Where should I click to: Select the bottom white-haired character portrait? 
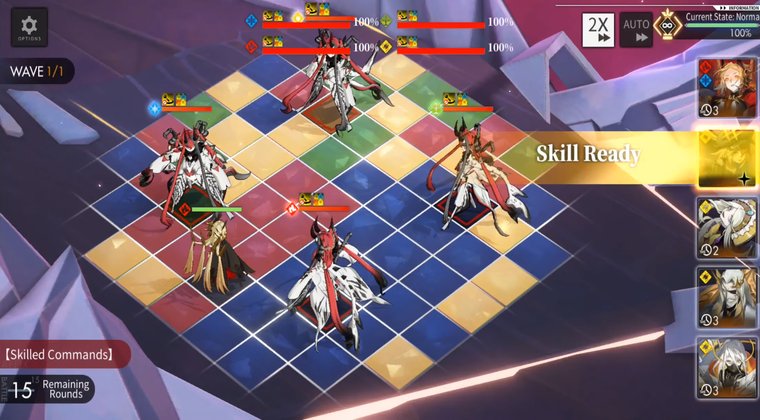pyautogui.click(x=727, y=367)
